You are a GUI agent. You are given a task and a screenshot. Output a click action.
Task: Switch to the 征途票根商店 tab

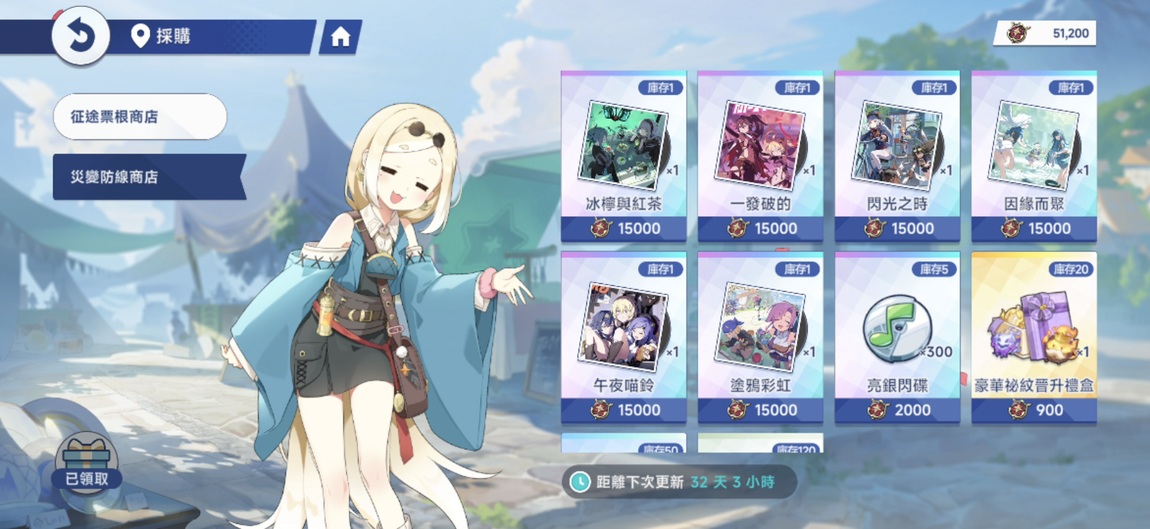pyautogui.click(x=140, y=117)
